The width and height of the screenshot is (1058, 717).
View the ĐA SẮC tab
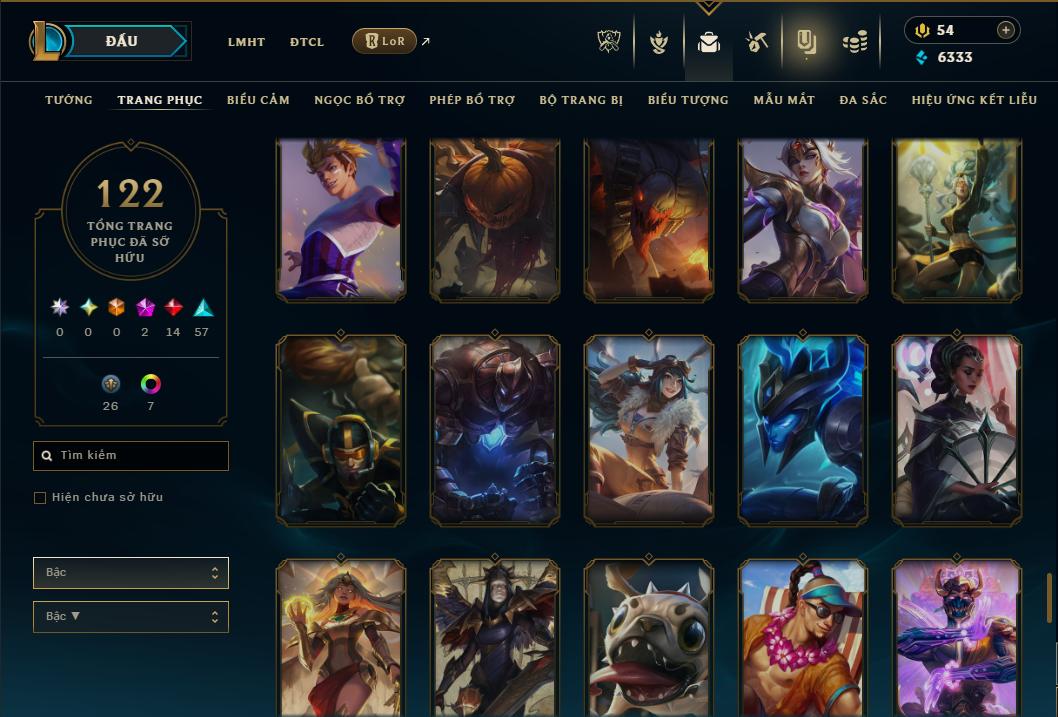(x=863, y=100)
